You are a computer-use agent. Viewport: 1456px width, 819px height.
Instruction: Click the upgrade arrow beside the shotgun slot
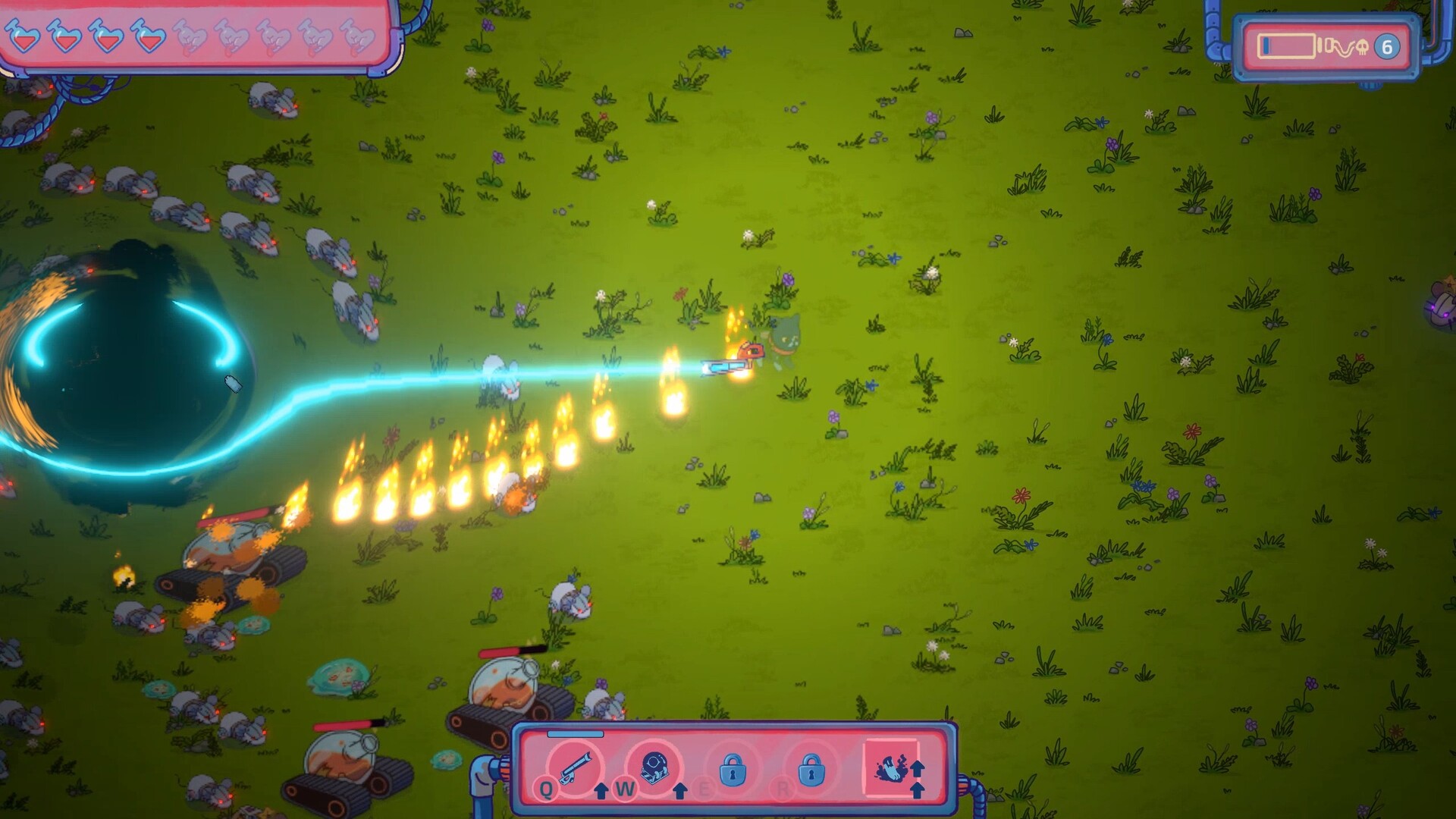coord(601,790)
